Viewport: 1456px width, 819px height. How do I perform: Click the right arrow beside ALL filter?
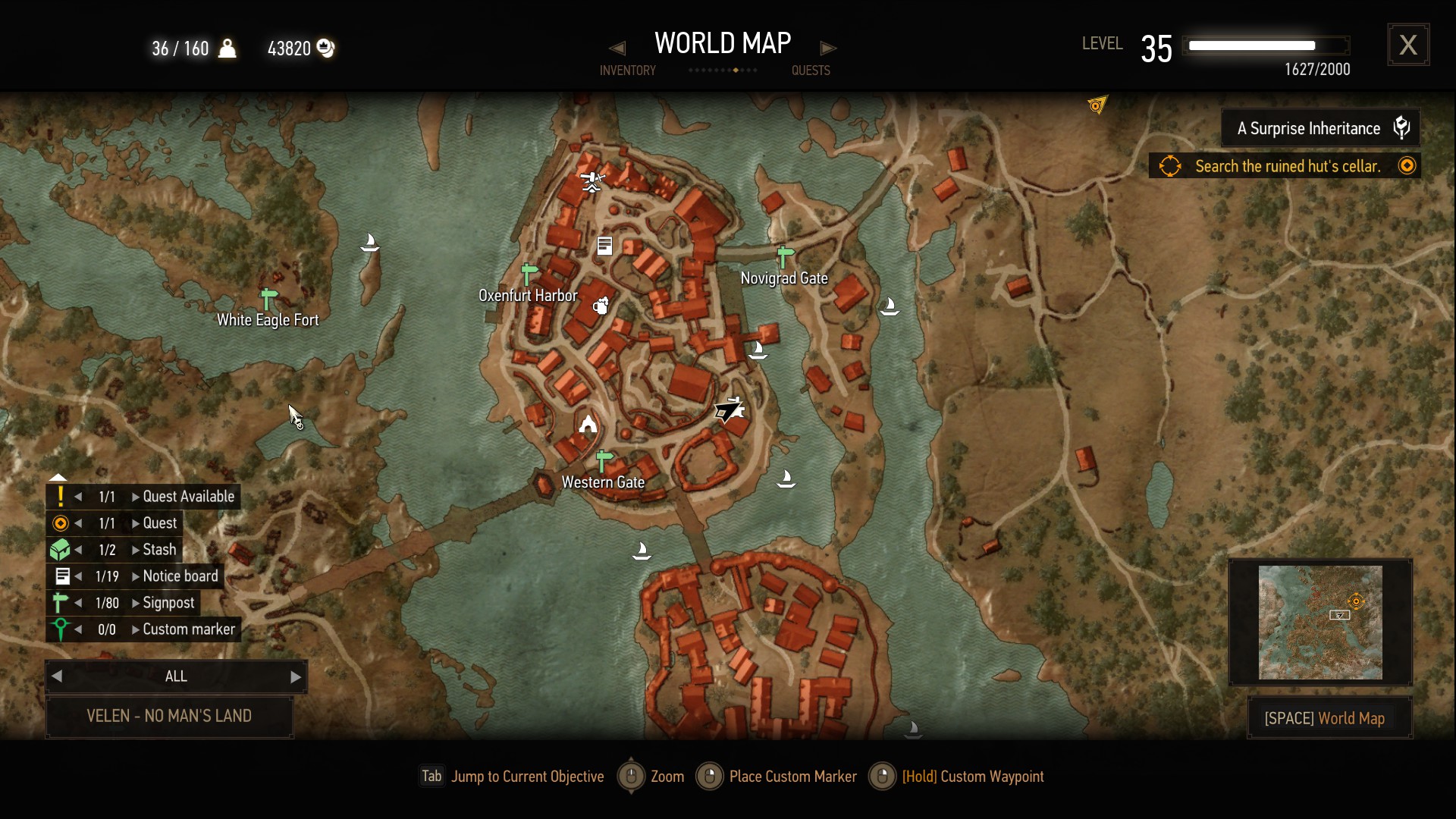(296, 677)
